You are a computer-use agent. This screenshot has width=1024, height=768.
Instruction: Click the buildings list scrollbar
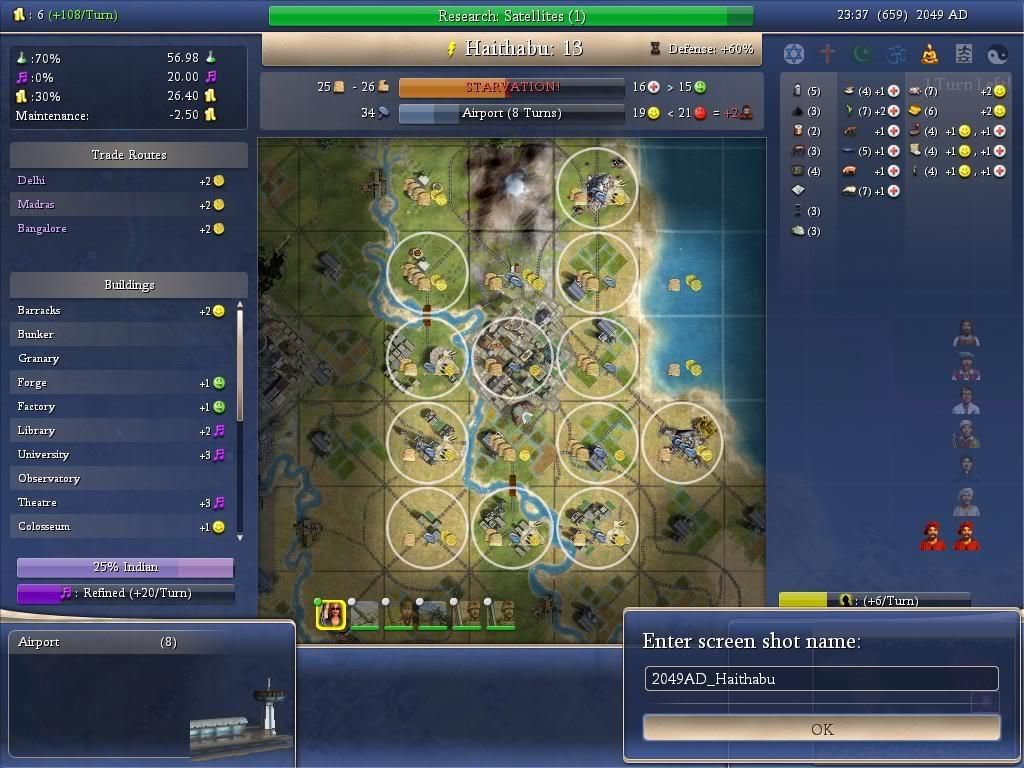tap(240, 420)
